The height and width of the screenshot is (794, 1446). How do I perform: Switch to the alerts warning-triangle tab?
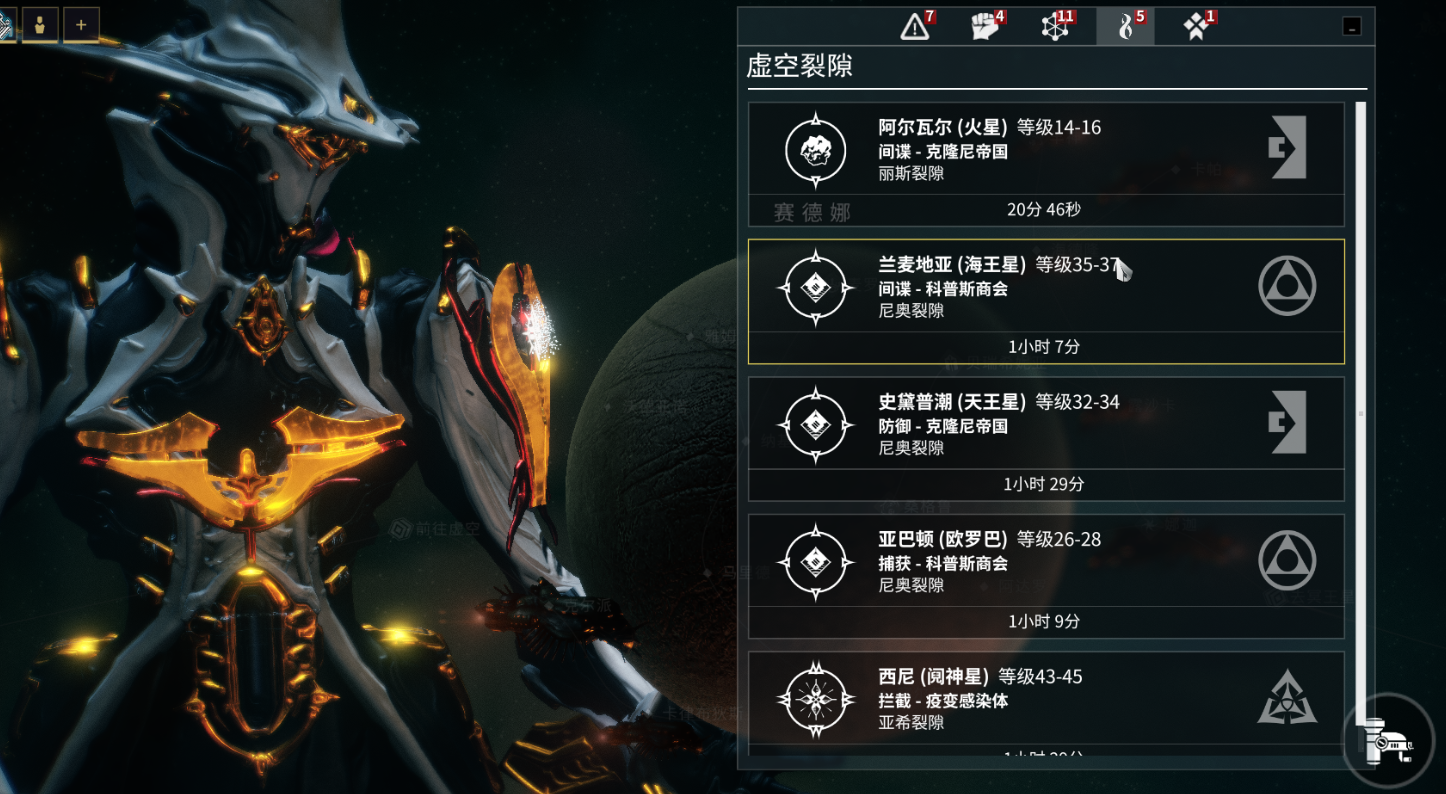click(x=915, y=27)
